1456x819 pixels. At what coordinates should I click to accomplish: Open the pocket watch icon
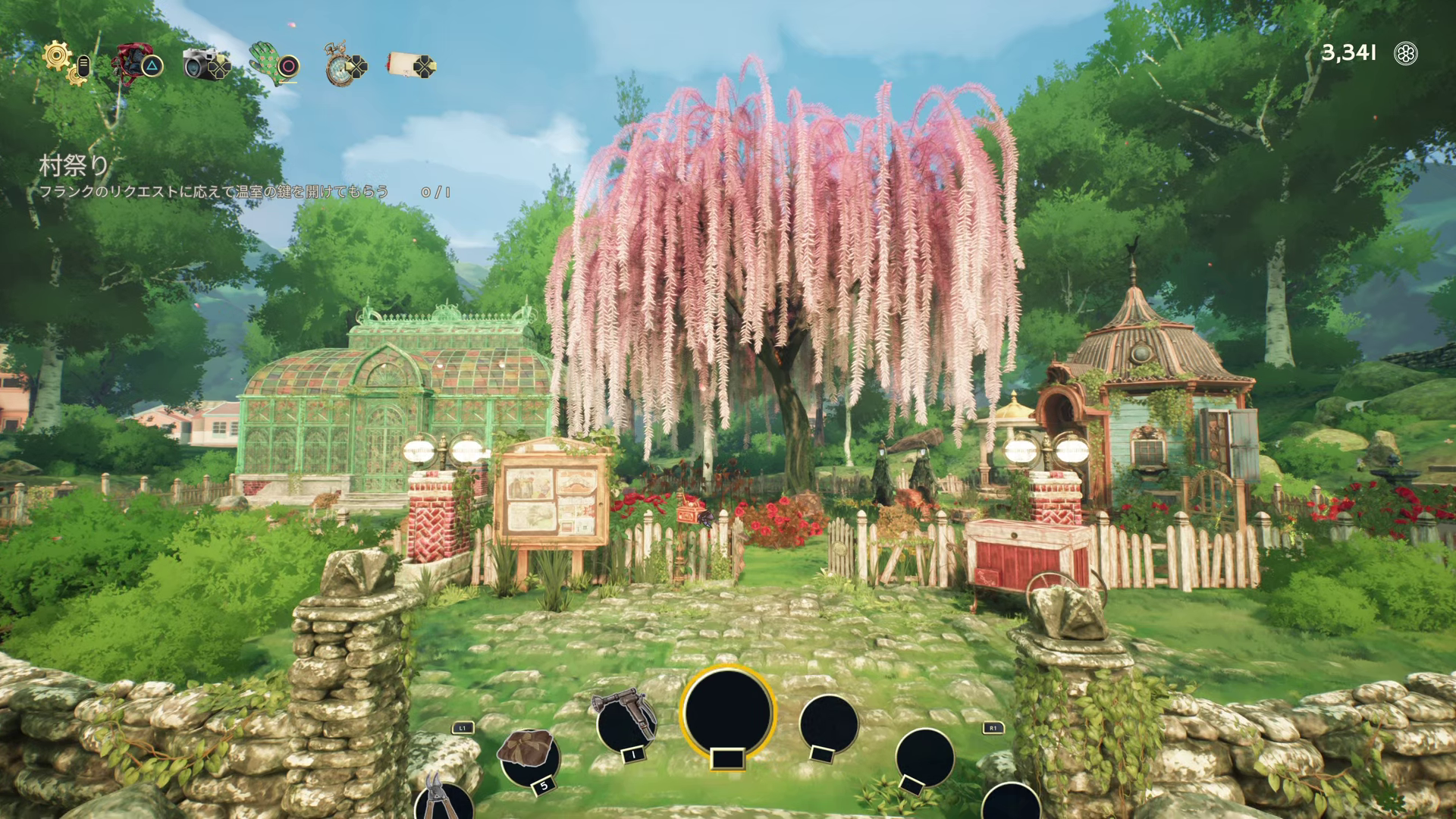point(337,65)
